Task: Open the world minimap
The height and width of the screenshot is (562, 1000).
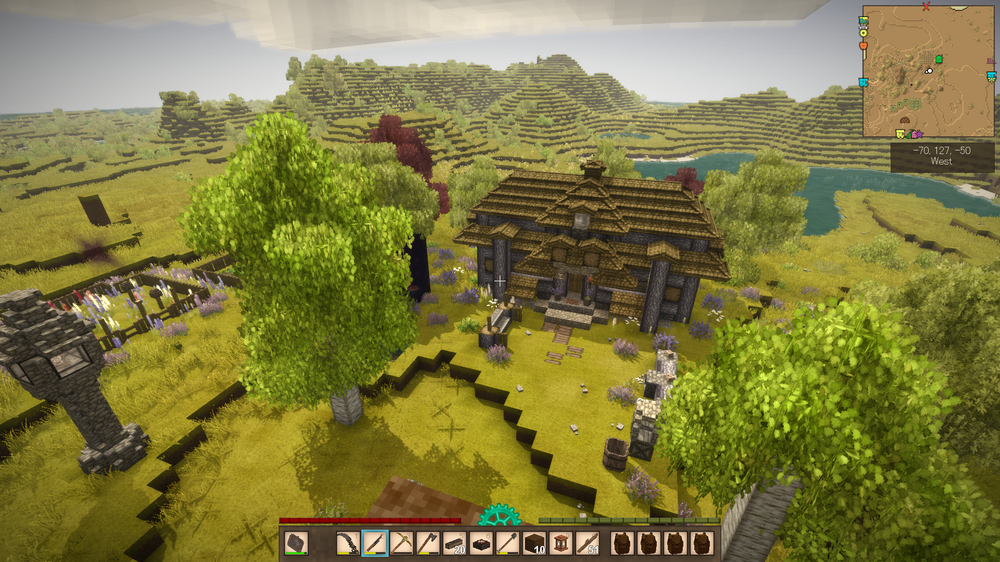Action: [928, 71]
